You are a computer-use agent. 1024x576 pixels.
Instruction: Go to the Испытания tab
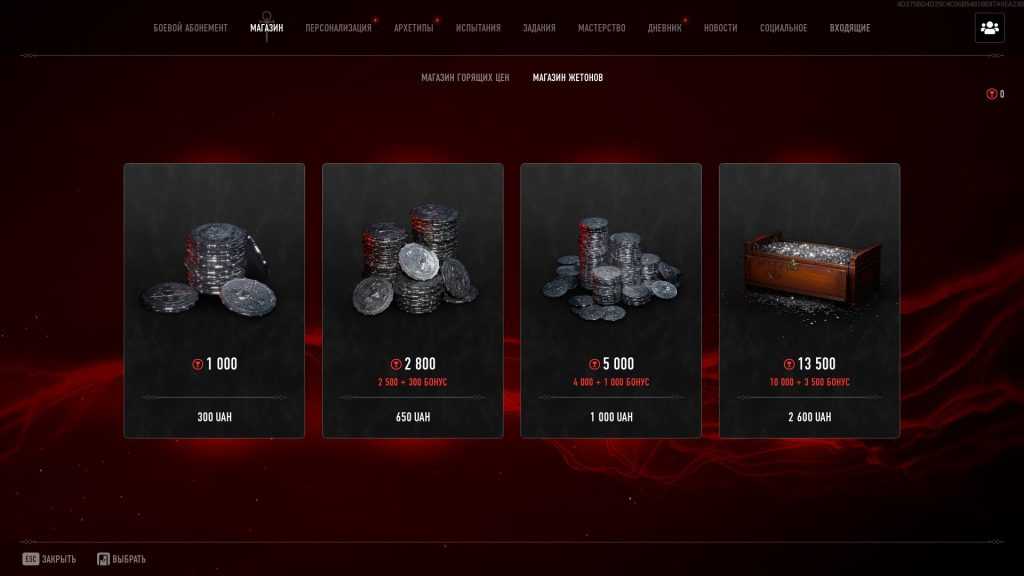coord(478,28)
